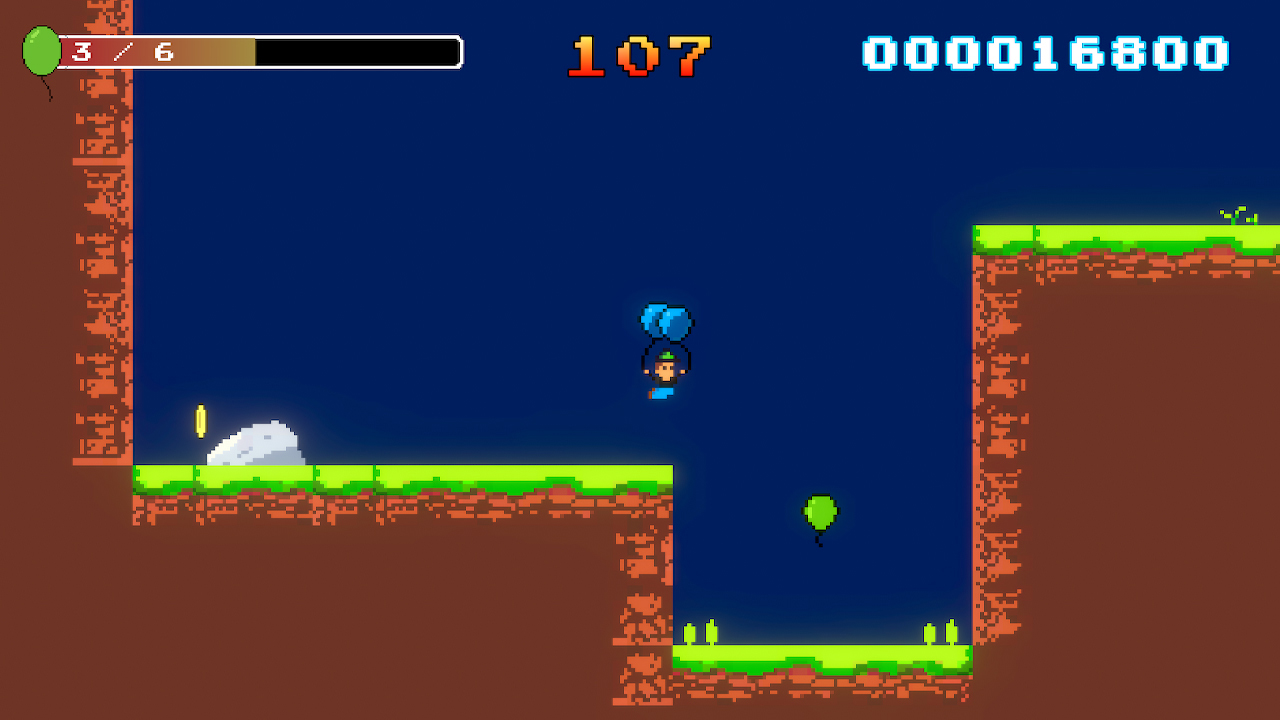Click the player's green cap
The image size is (1280, 720).
(x=664, y=356)
